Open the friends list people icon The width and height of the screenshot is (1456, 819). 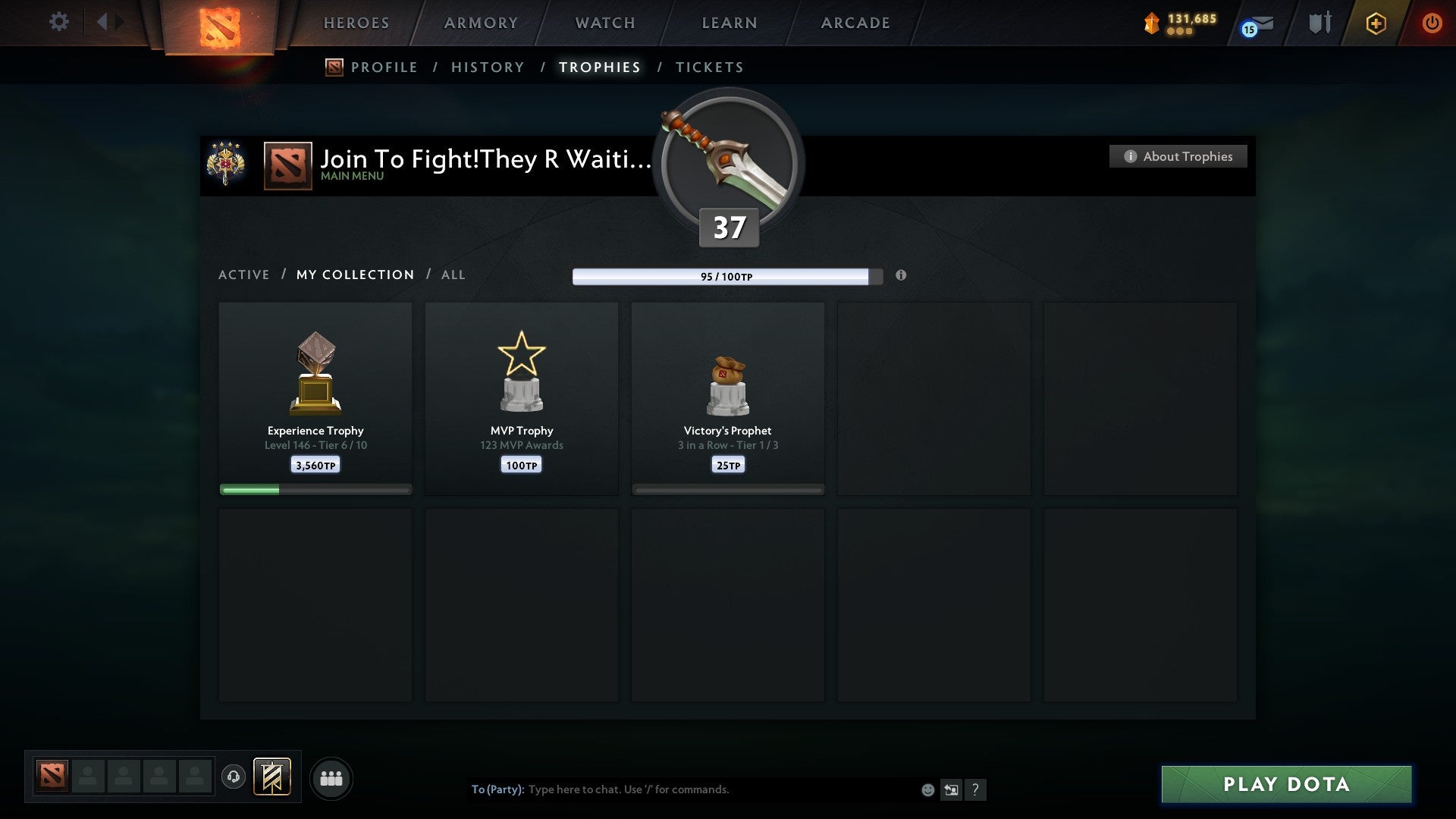click(331, 778)
